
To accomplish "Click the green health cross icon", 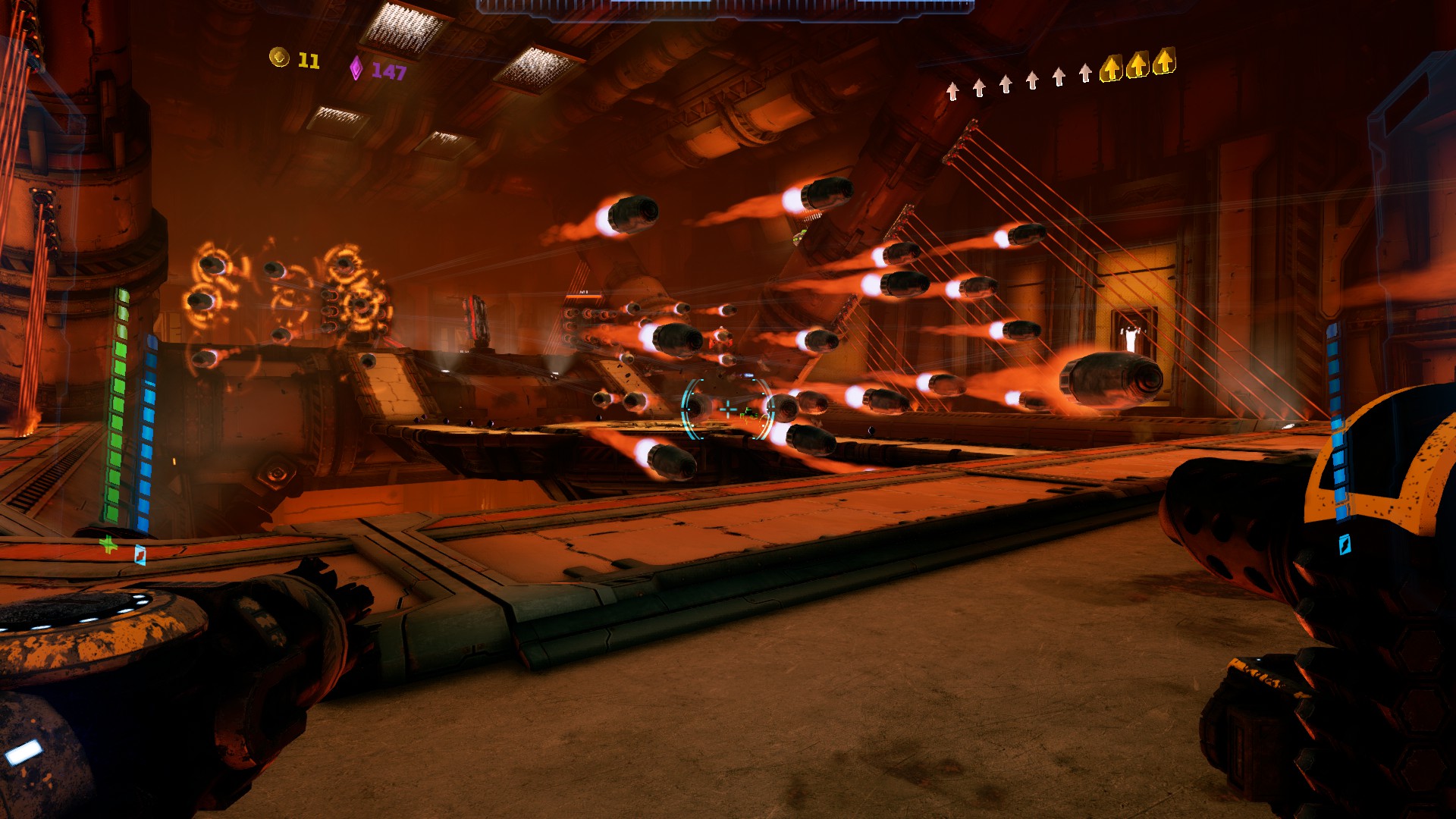I will click(x=108, y=544).
